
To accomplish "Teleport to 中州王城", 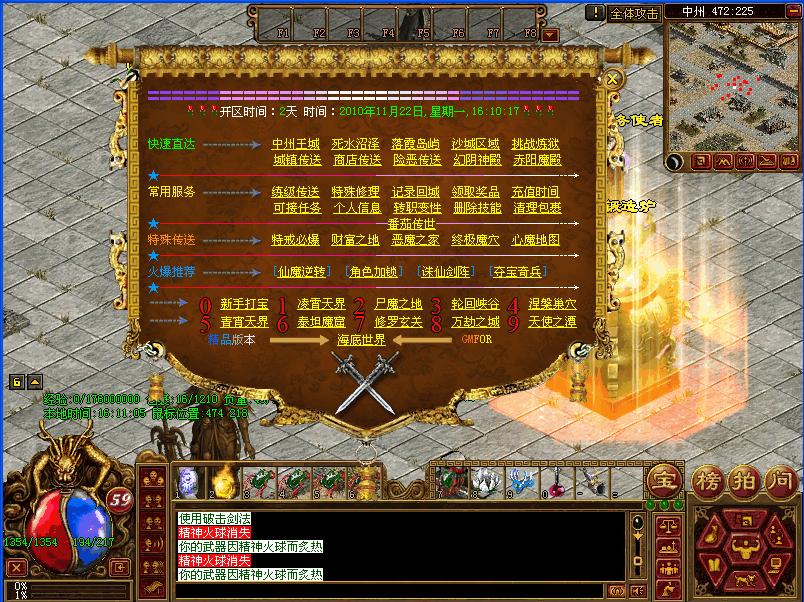I will [296, 144].
